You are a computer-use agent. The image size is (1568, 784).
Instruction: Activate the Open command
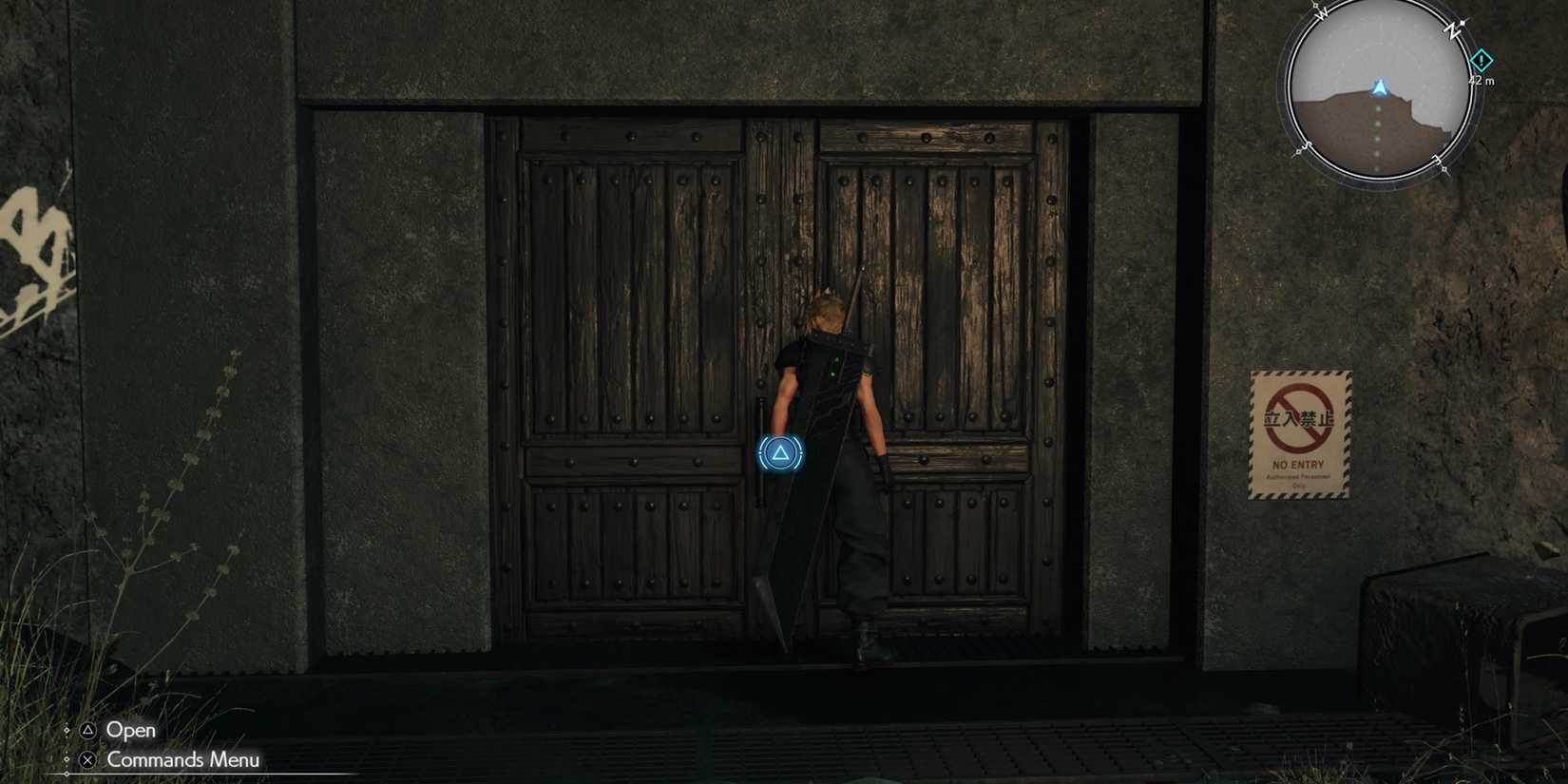131,731
